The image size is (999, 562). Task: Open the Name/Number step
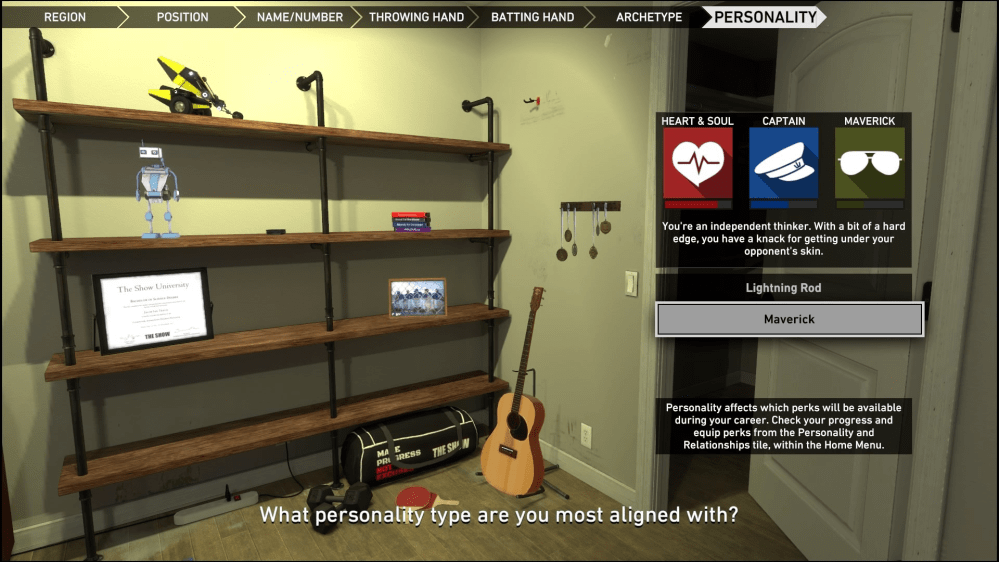pyautogui.click(x=299, y=17)
